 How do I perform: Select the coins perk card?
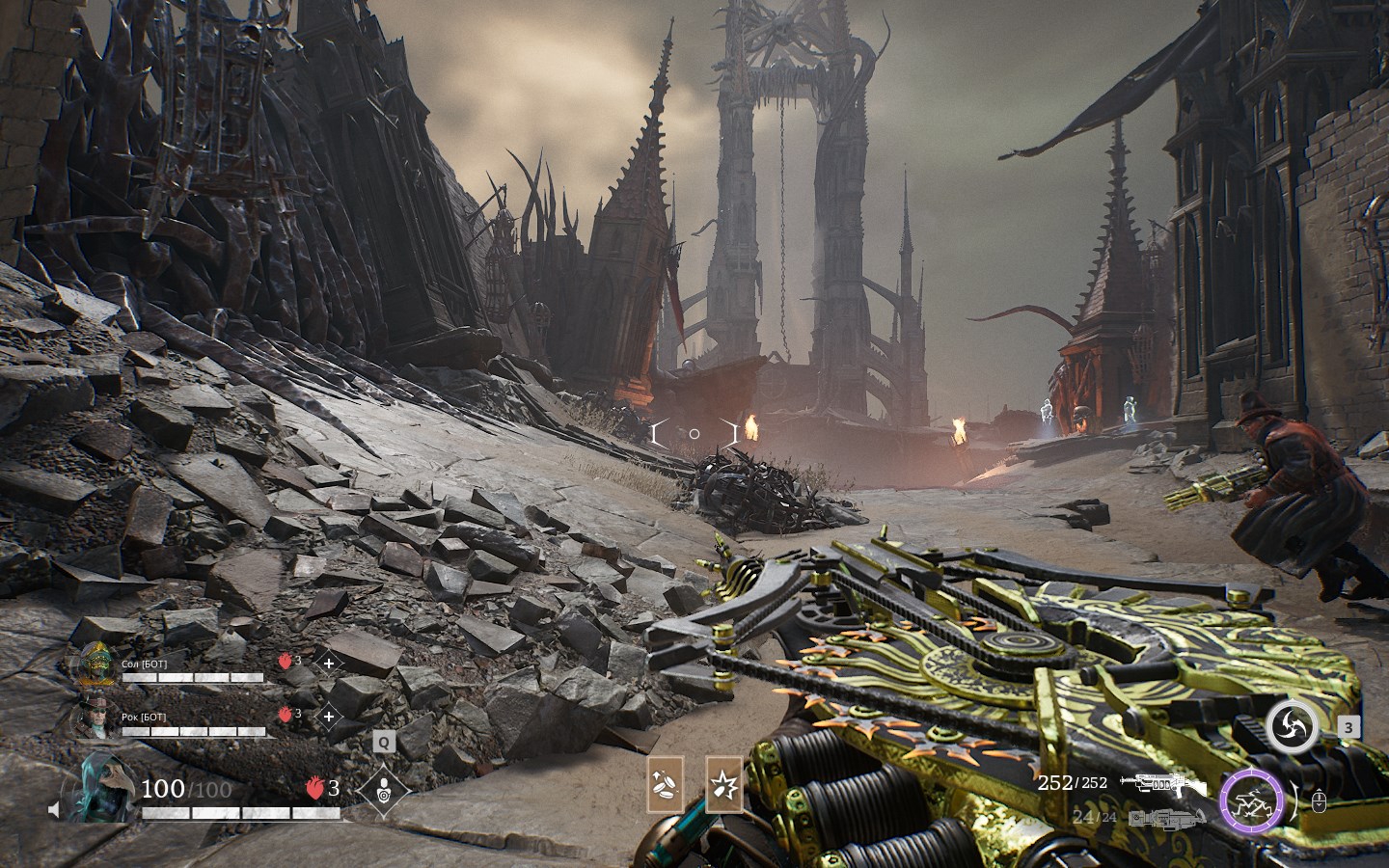pos(666,784)
